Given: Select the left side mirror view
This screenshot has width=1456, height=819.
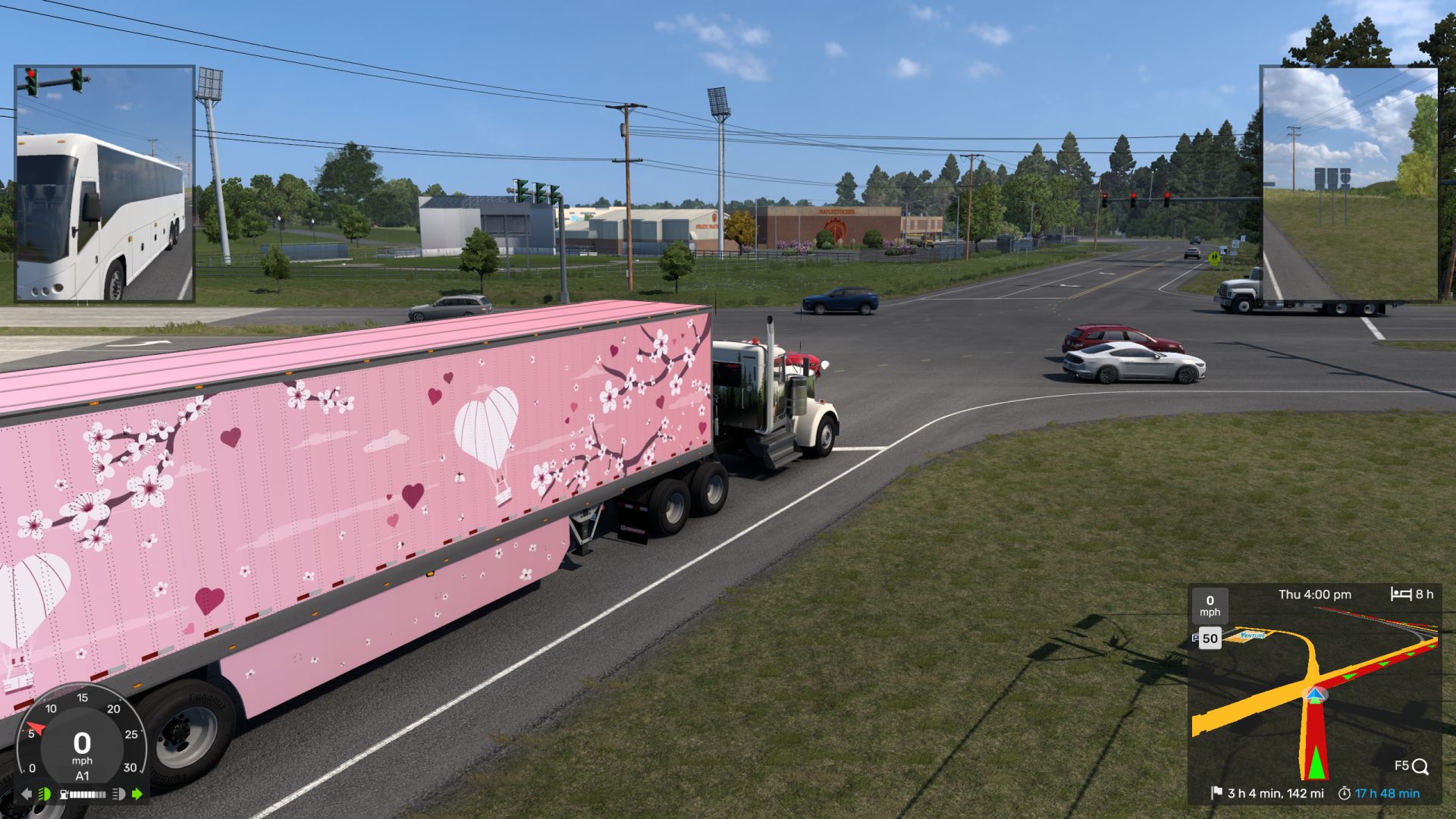Looking at the screenshot, I should pos(105,184).
